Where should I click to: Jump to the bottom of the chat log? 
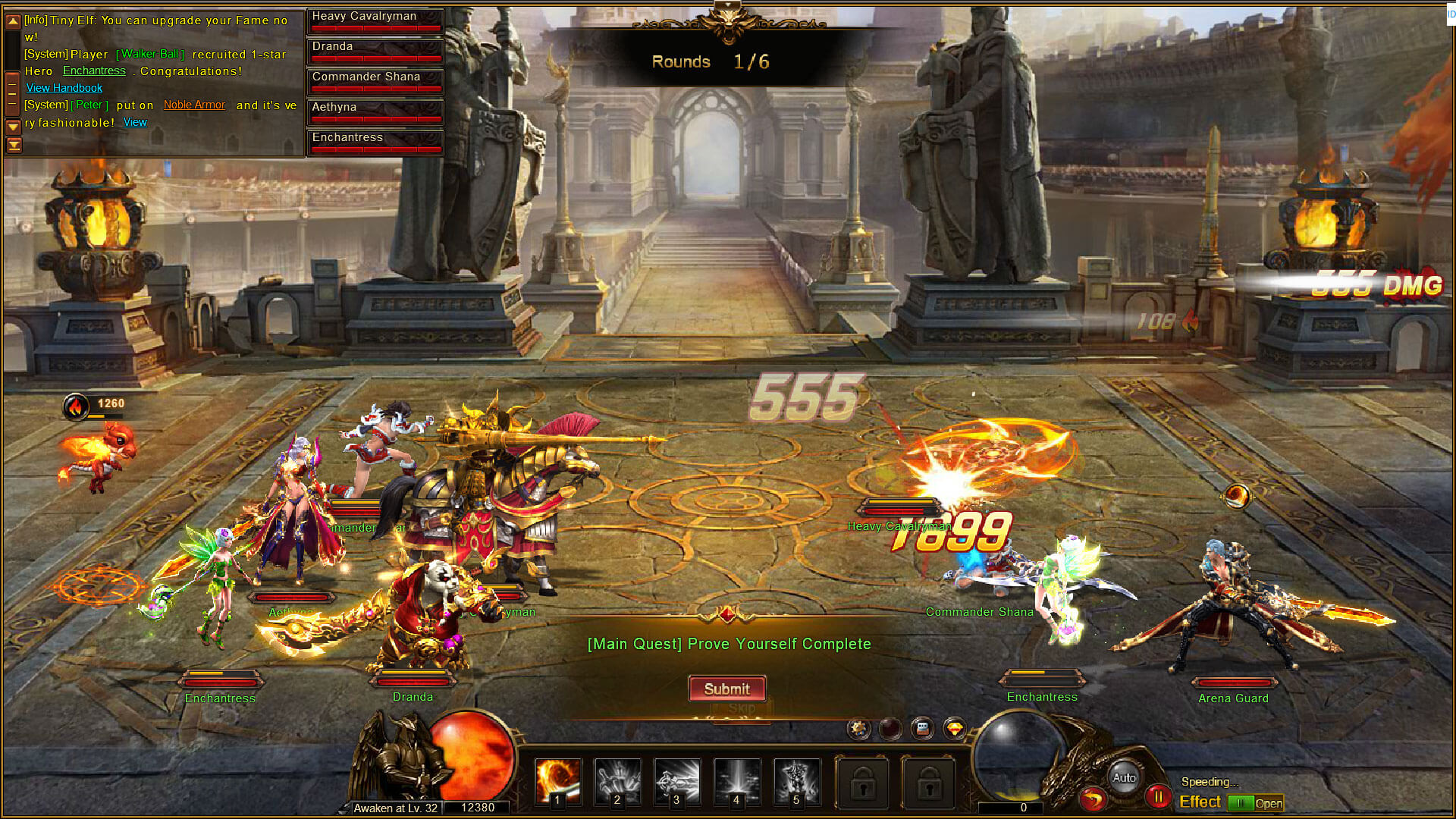click(x=13, y=145)
